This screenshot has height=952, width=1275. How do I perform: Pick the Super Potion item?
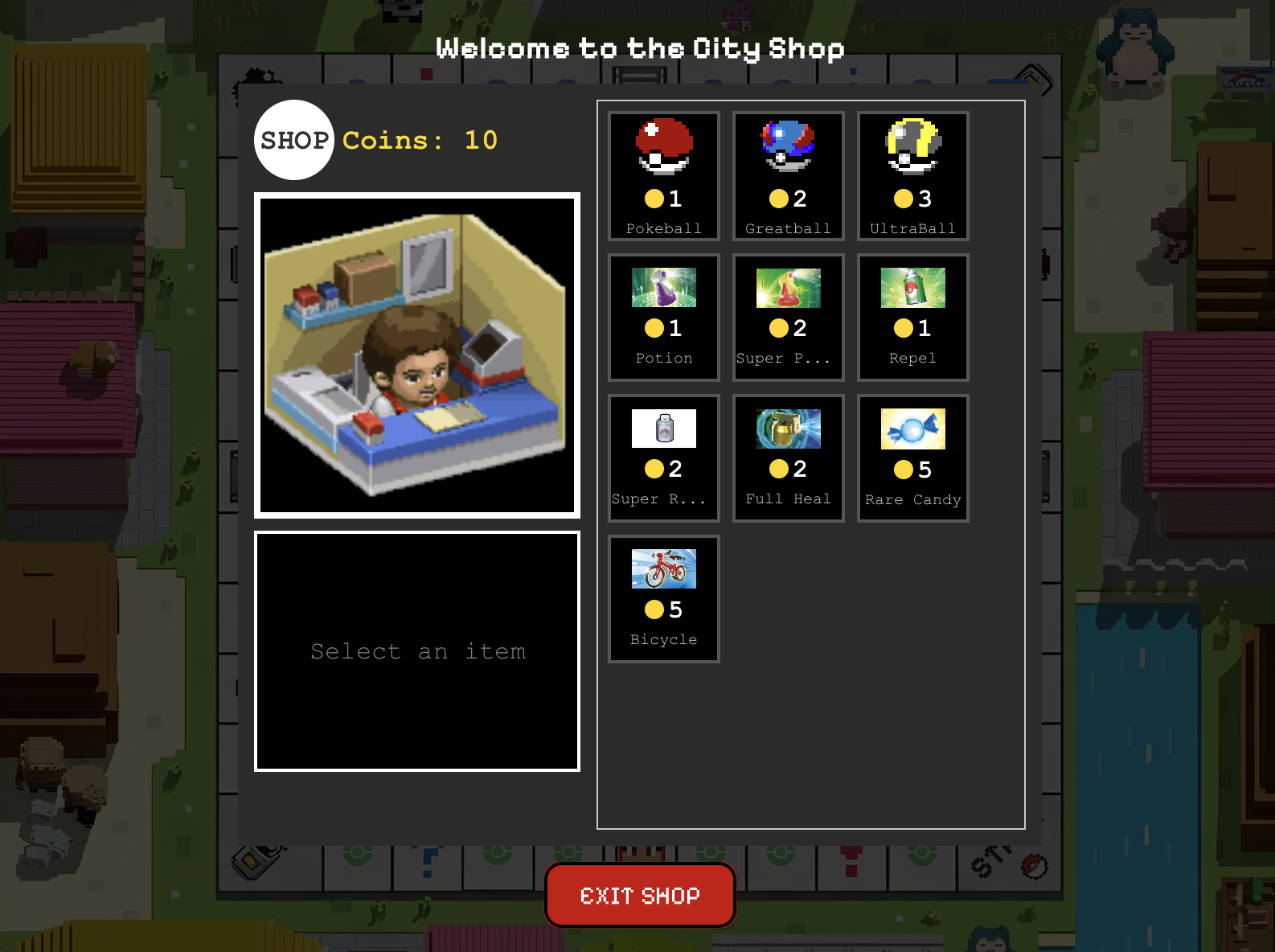coord(788,289)
